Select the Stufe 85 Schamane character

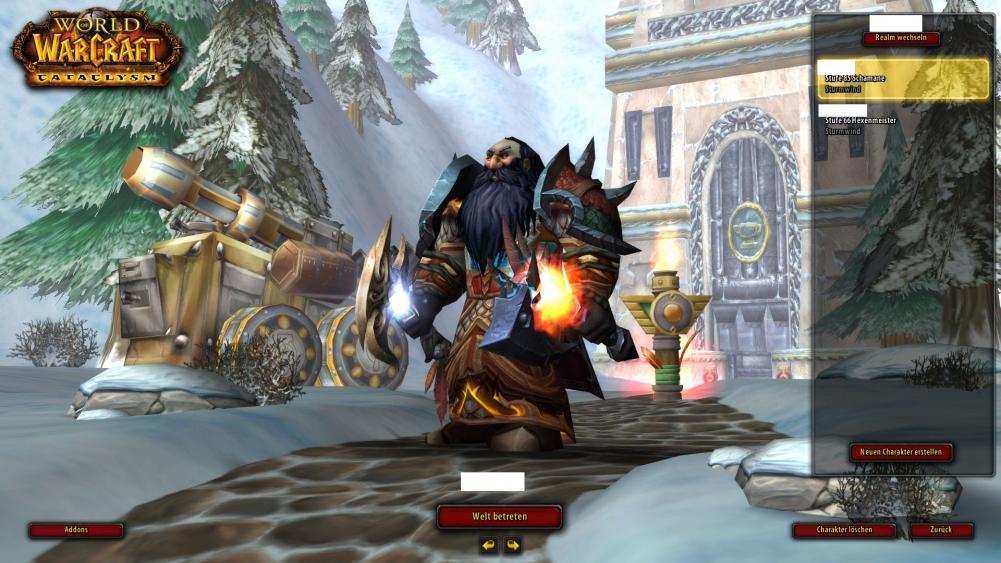[902, 79]
